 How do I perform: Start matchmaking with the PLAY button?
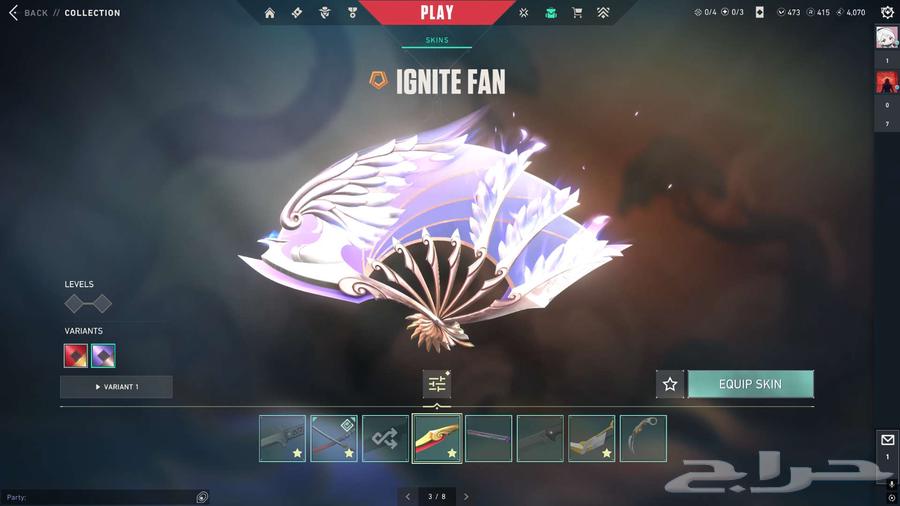tap(436, 13)
